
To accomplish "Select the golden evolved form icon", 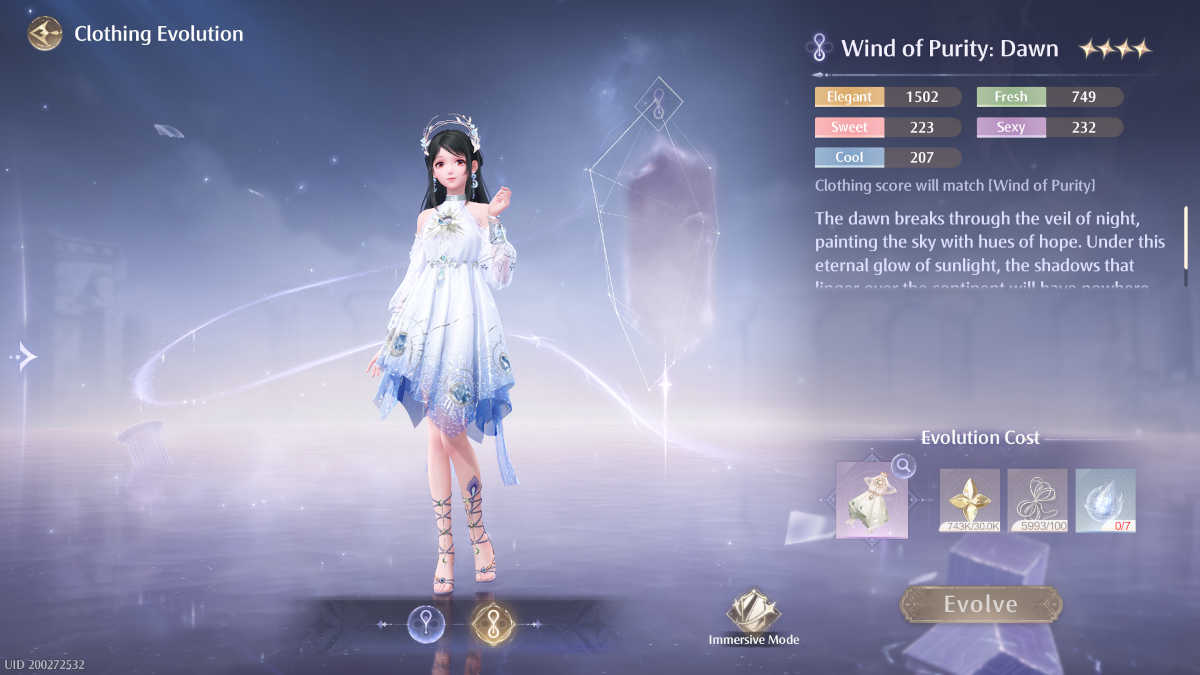I will click(491, 623).
